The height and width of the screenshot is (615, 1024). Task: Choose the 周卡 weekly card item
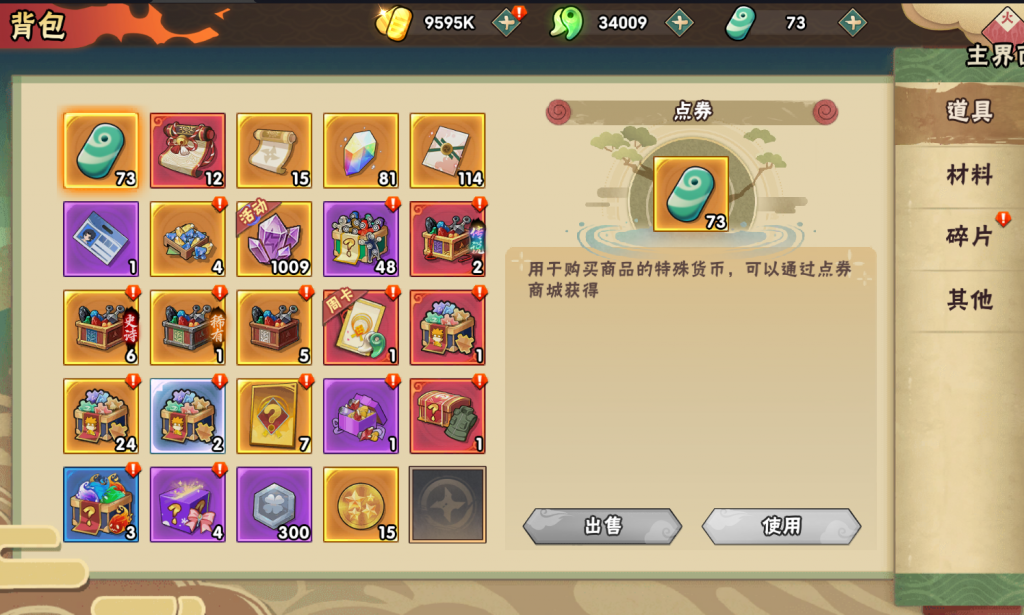coord(361,328)
